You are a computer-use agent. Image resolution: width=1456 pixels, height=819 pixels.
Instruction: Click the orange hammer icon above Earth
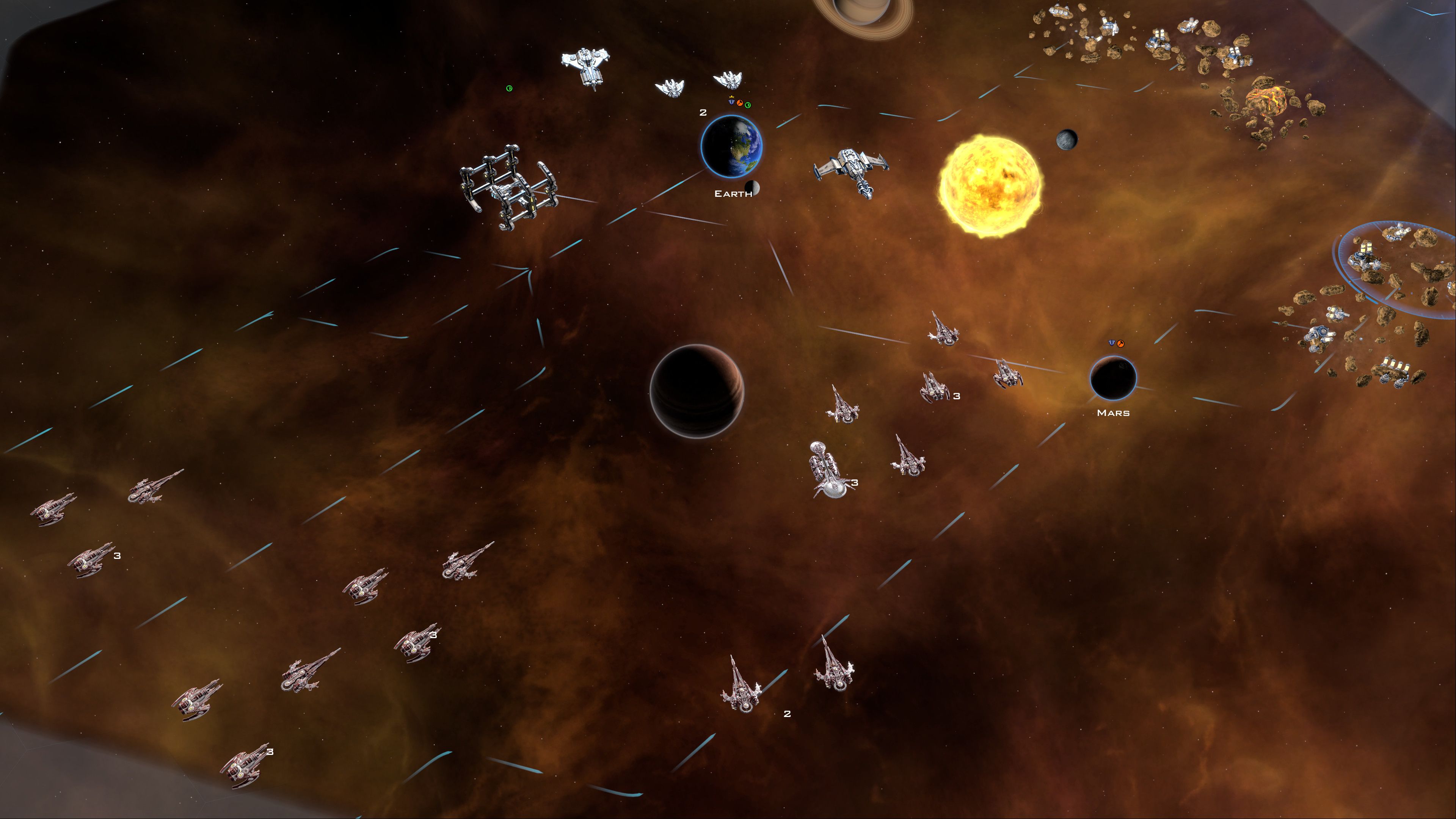[740, 103]
